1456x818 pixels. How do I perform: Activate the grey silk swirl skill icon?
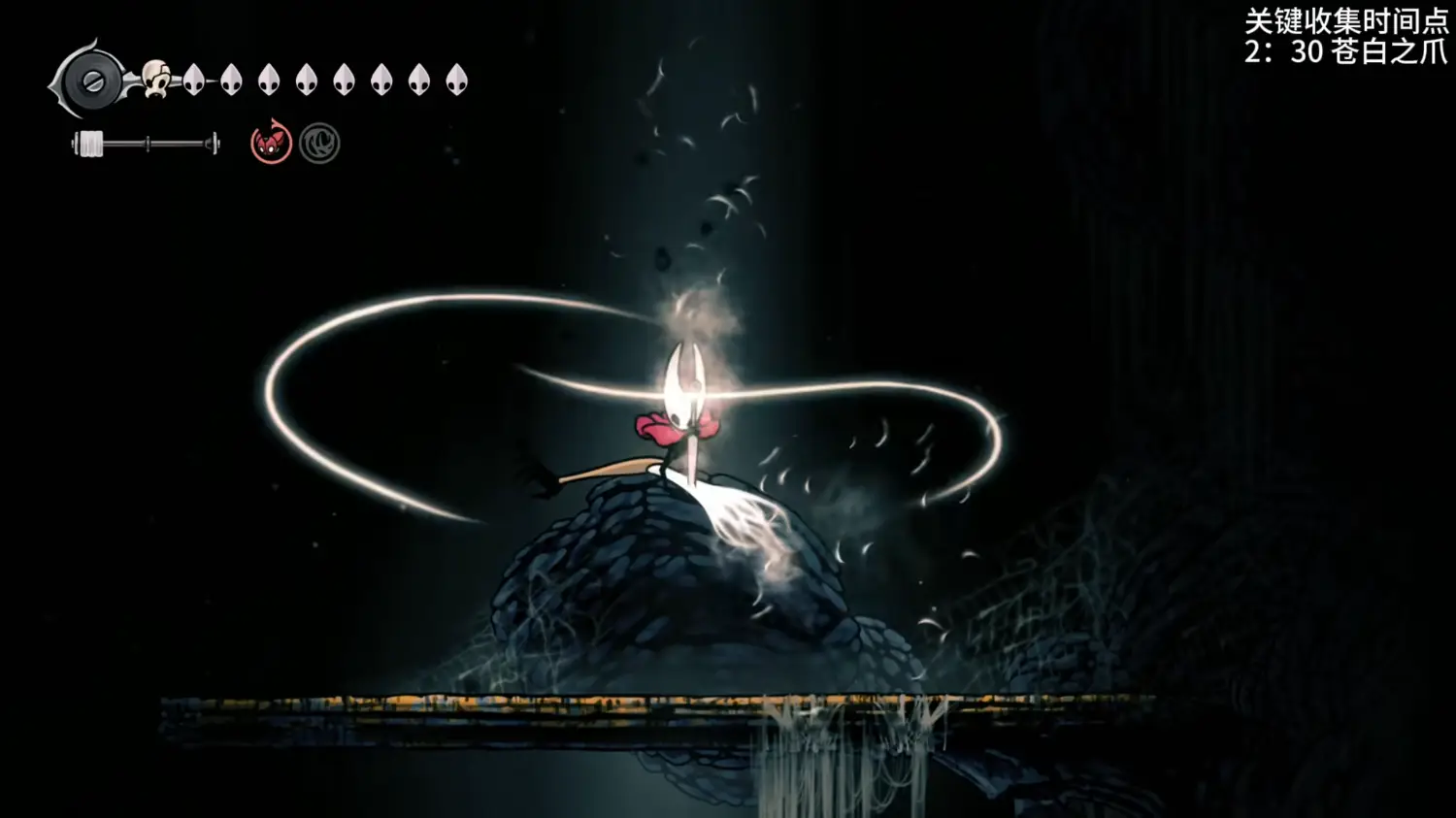coord(319,145)
